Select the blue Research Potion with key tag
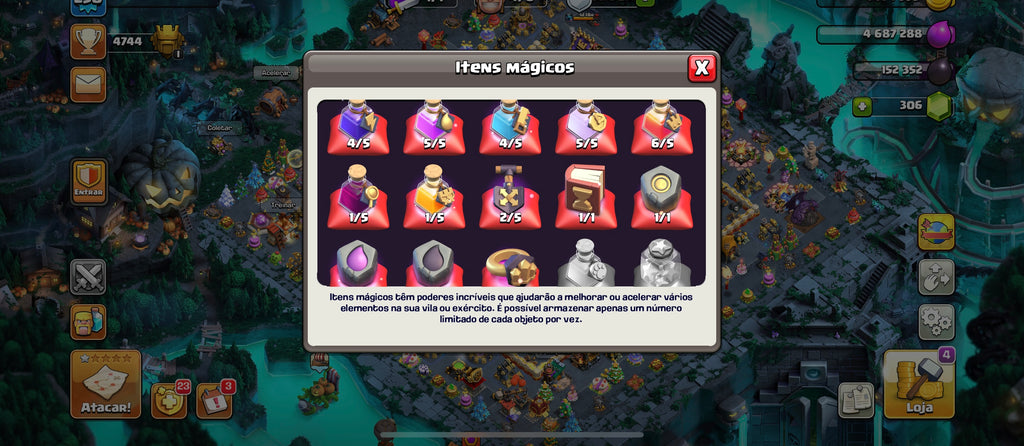The image size is (1024, 446). coord(511,125)
